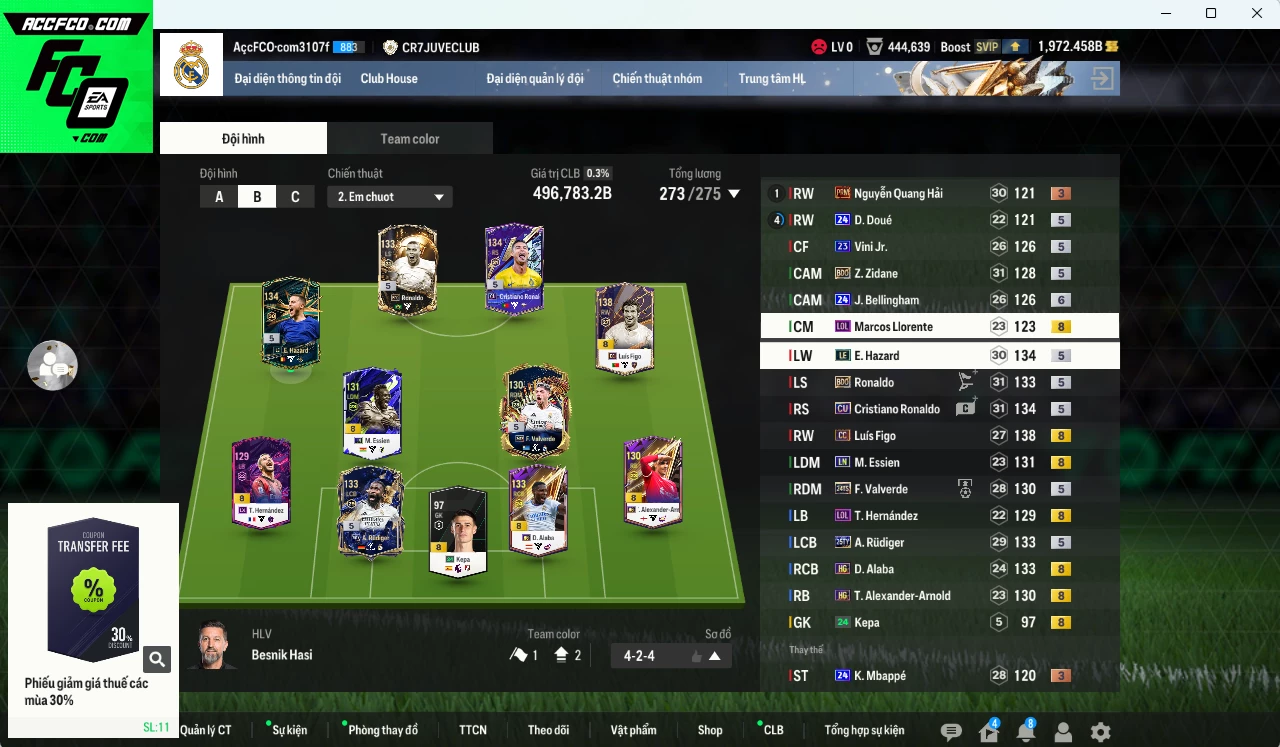Open the chat bubble messenger icon

(x=949, y=732)
